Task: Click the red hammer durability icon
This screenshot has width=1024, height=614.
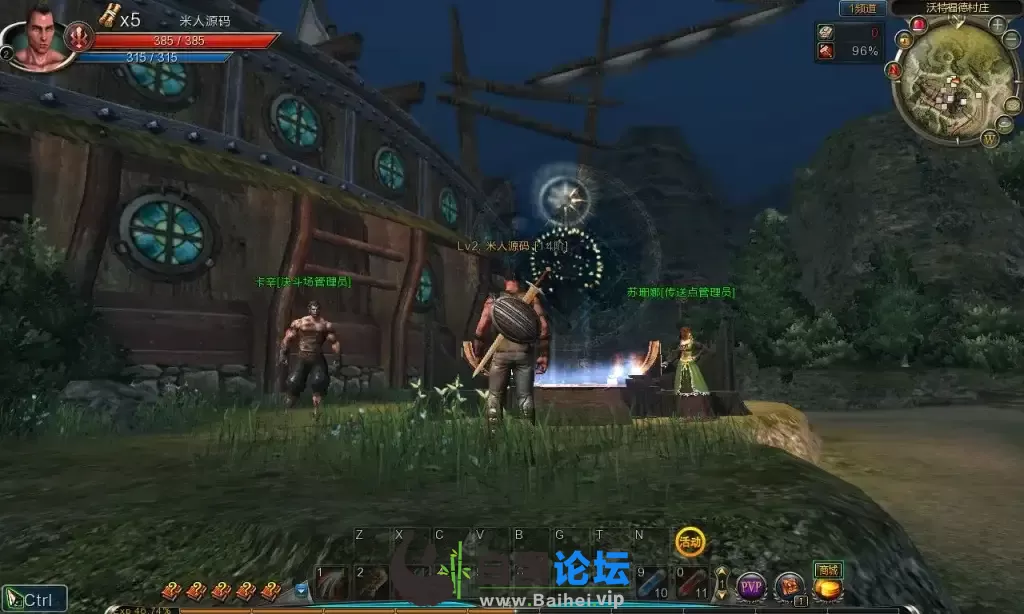Action: [826, 51]
